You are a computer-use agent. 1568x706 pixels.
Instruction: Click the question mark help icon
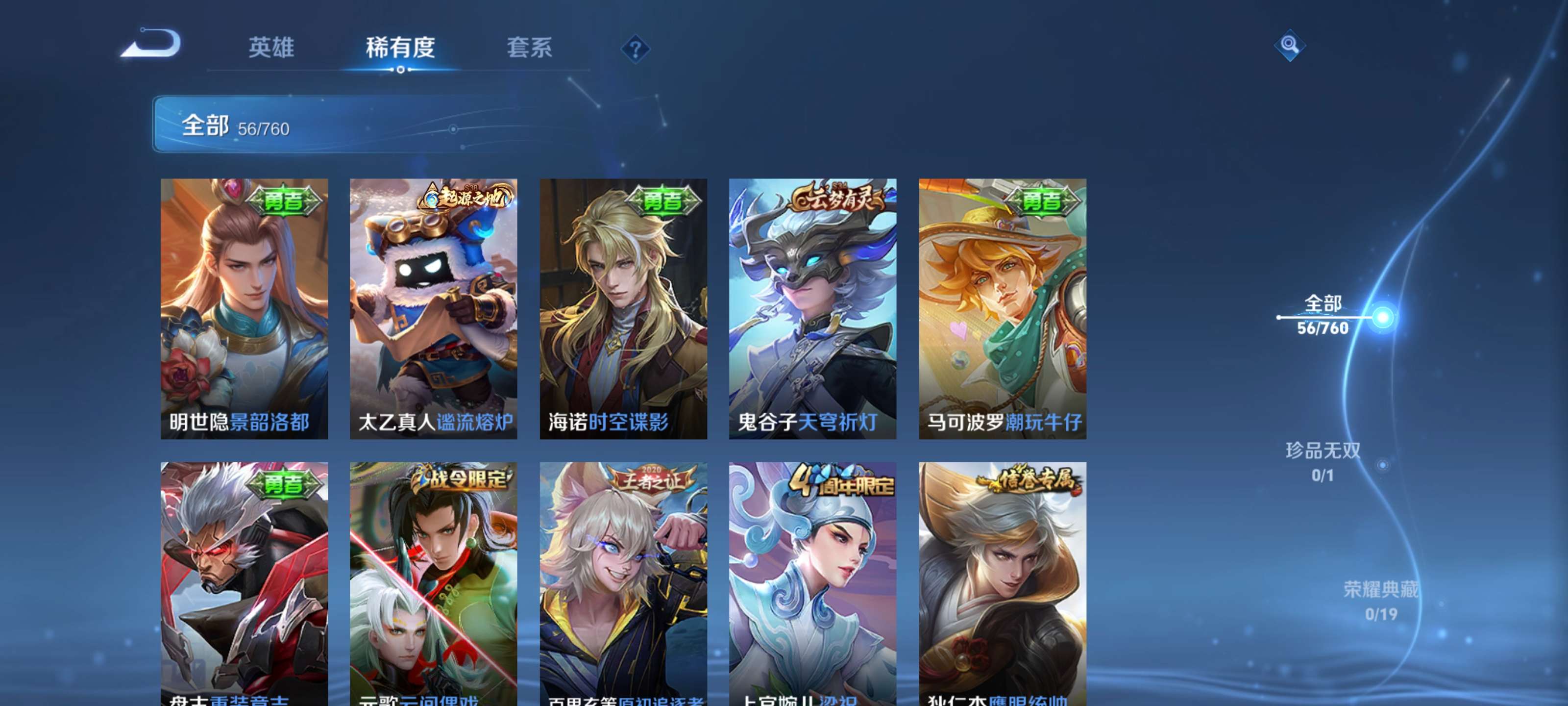point(635,50)
